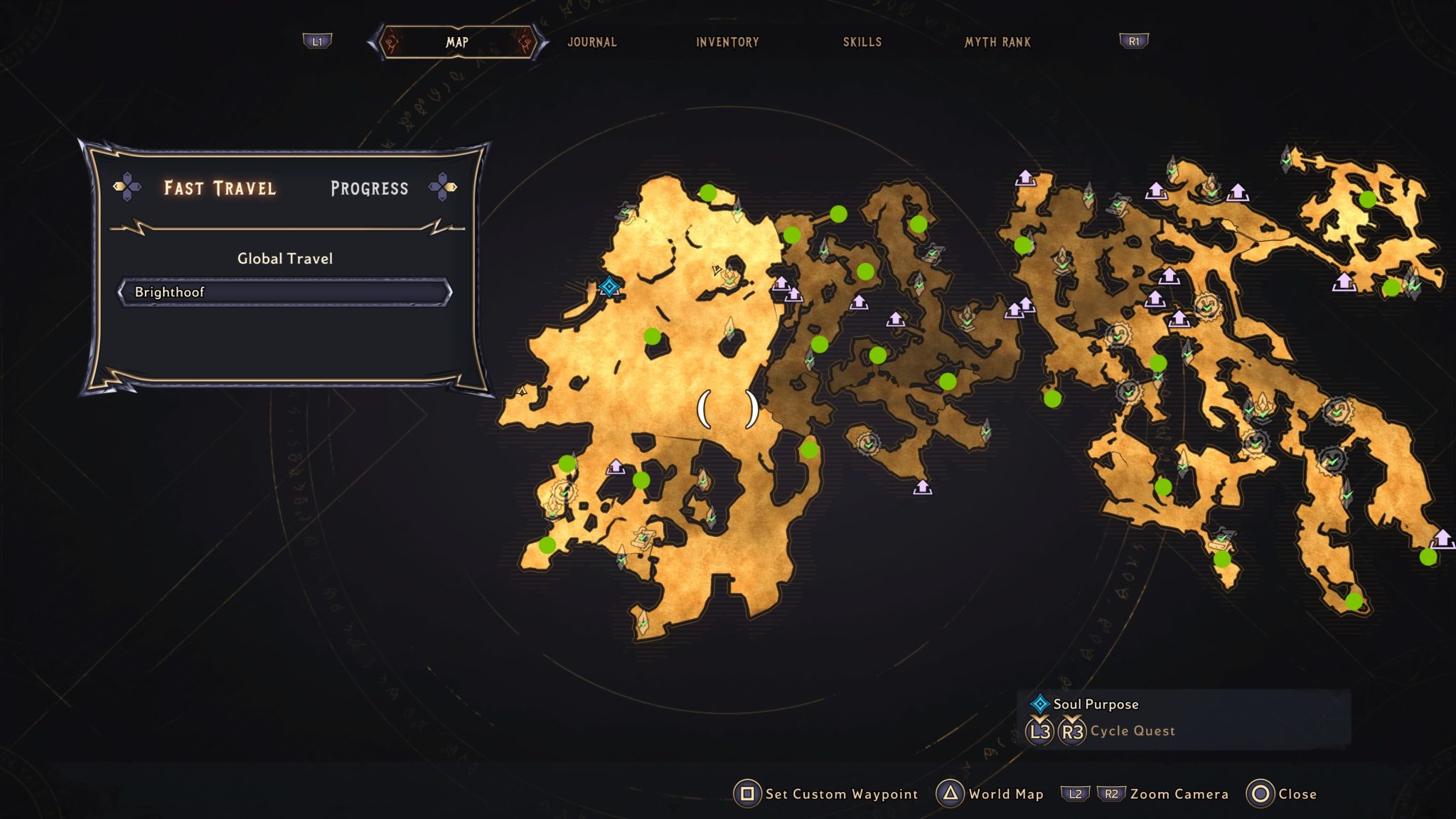
Task: Open the World Map view
Action: pos(990,794)
